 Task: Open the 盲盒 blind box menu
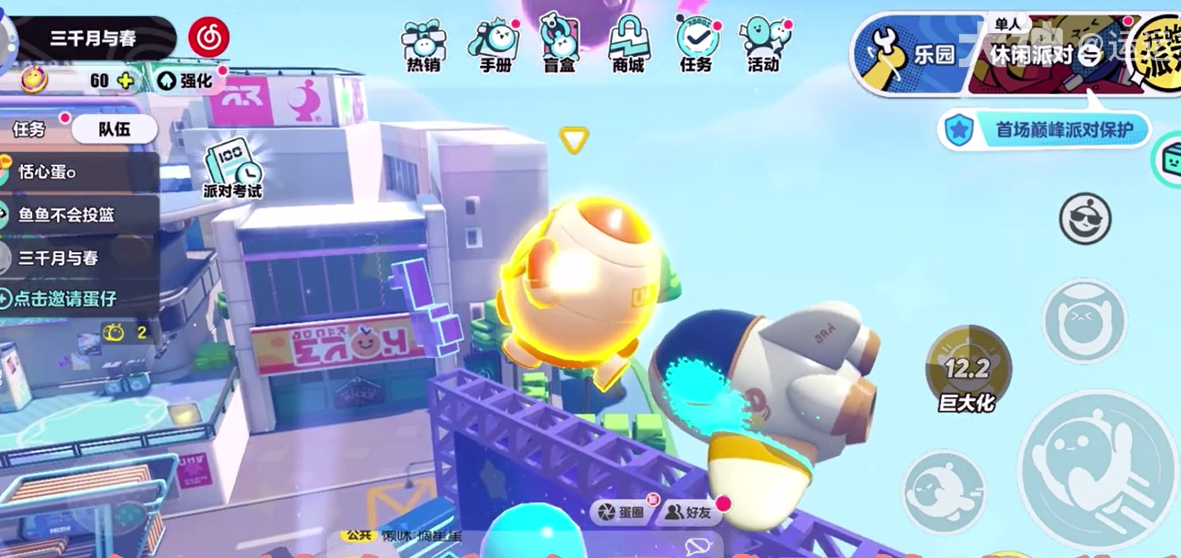(560, 46)
